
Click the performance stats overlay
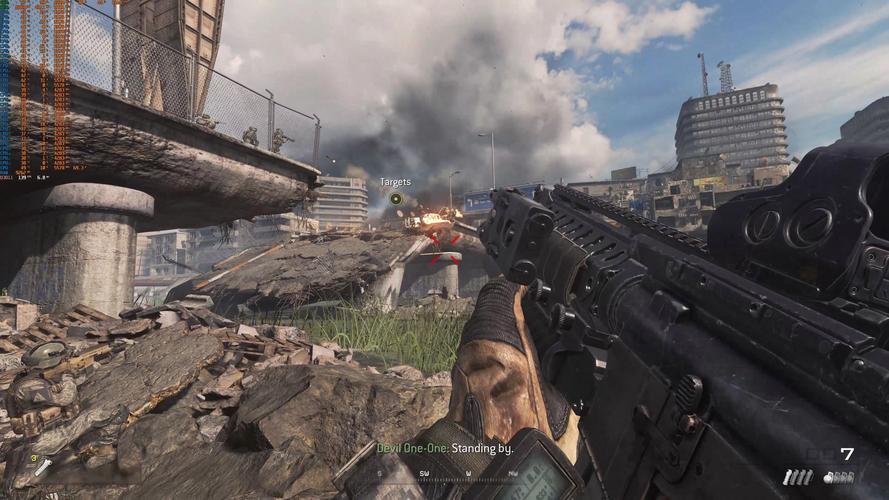tap(37, 90)
